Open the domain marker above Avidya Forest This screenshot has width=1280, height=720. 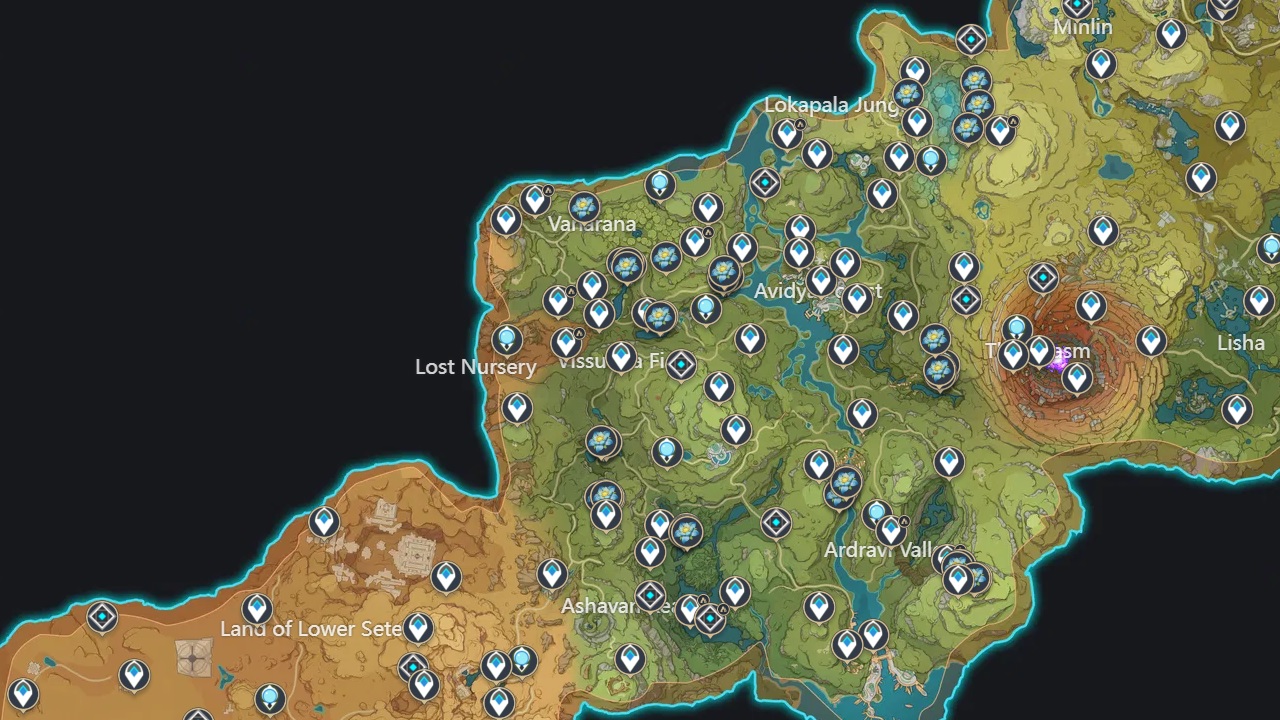coord(765,183)
